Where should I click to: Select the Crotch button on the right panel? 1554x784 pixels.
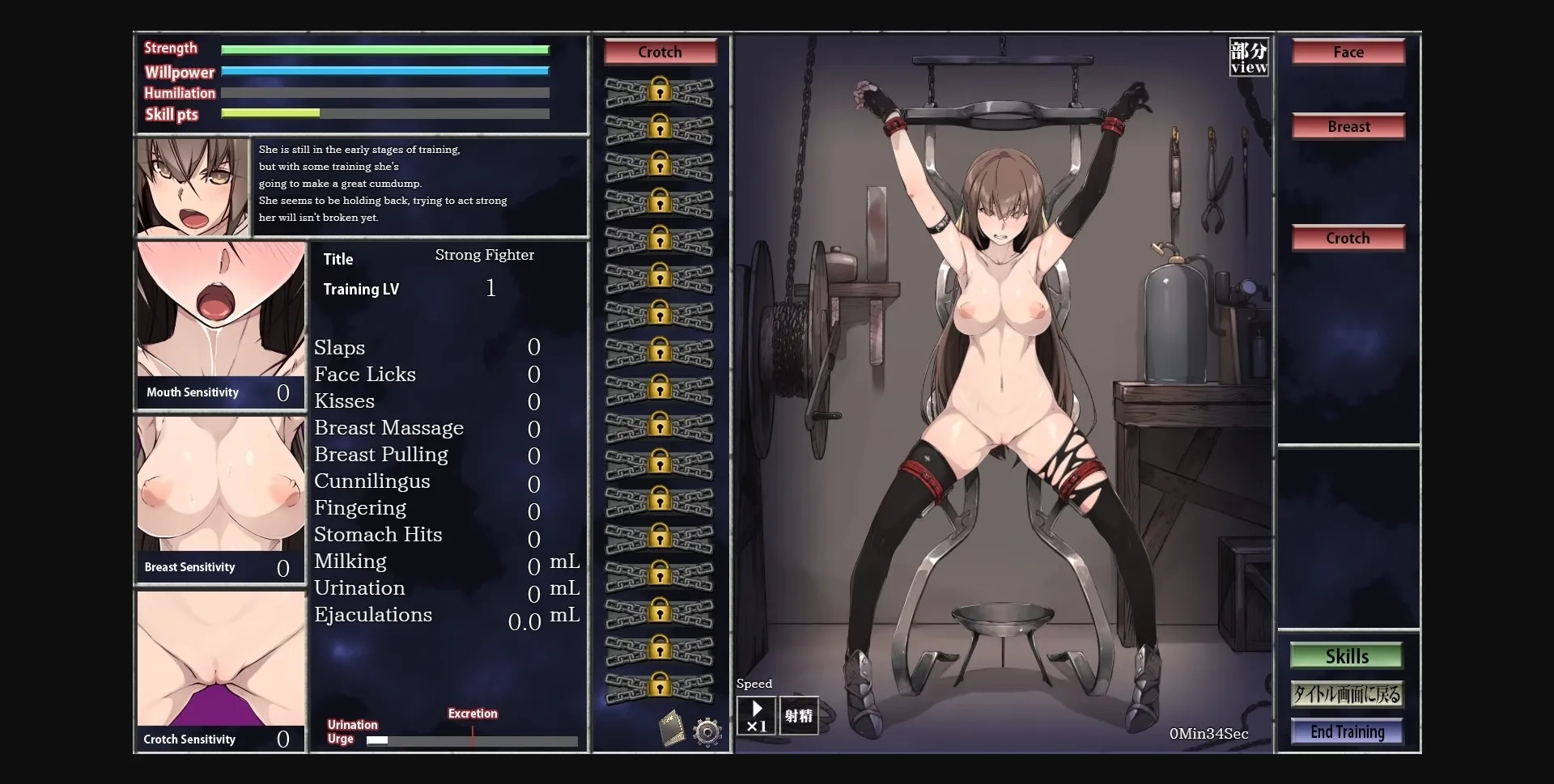tap(1348, 238)
